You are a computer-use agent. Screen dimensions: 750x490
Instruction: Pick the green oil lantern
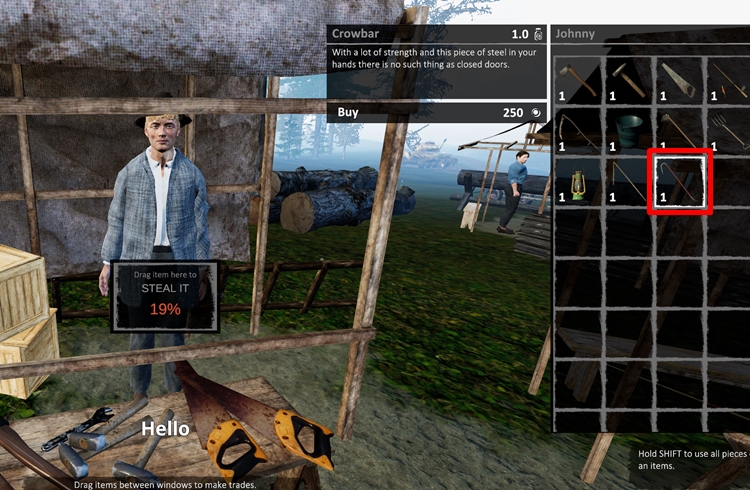click(x=579, y=182)
